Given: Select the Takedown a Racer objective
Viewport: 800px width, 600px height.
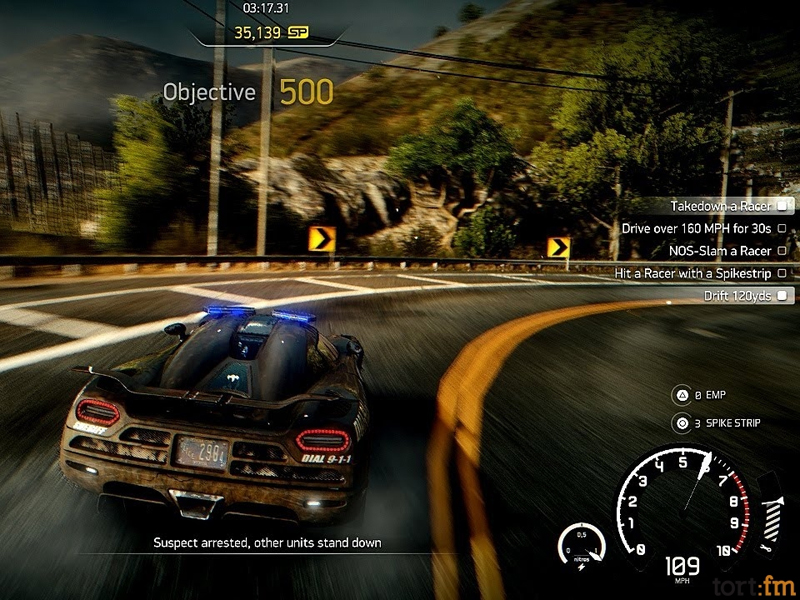Looking at the screenshot, I should (719, 206).
